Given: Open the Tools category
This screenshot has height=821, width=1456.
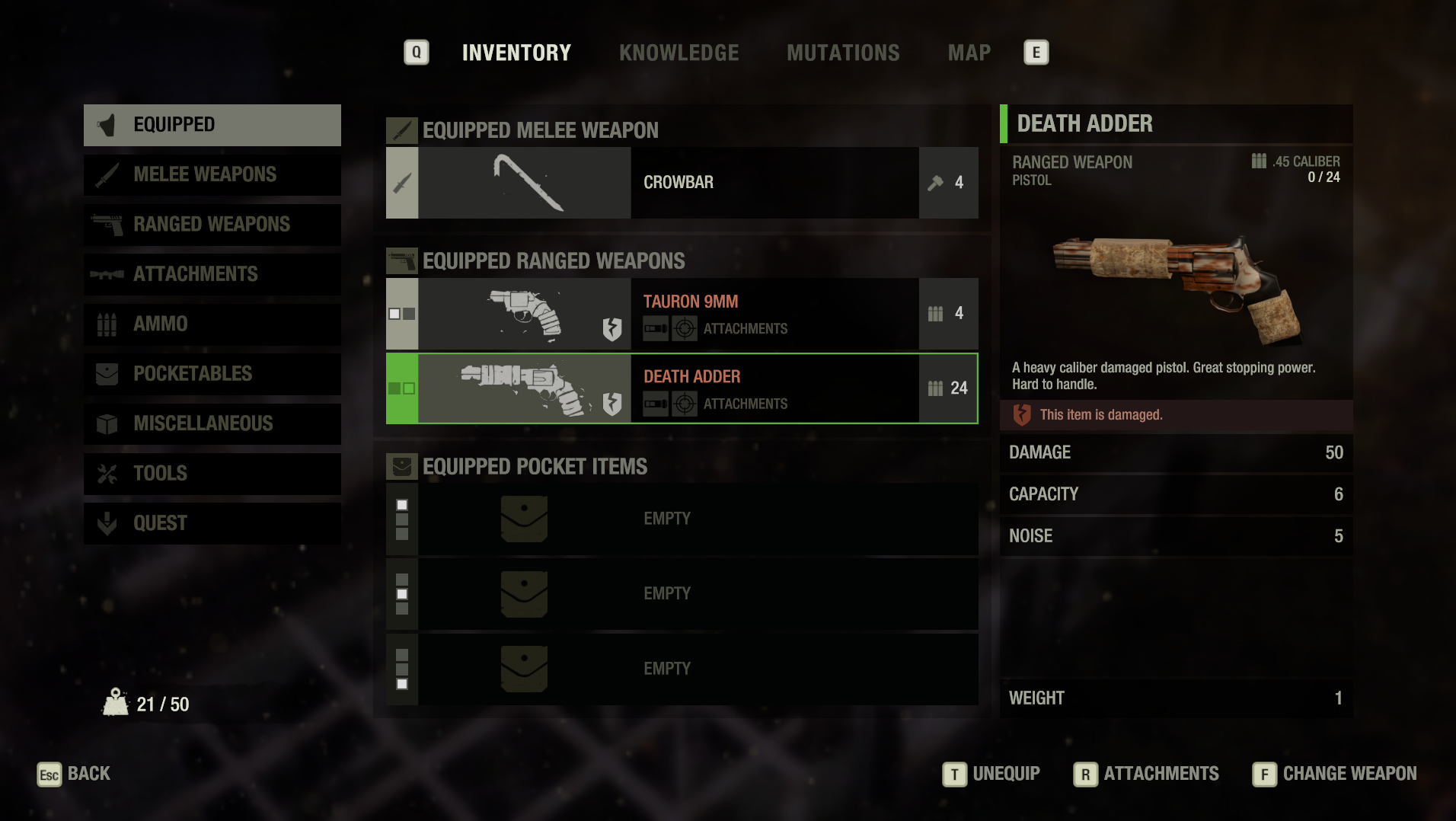Looking at the screenshot, I should tap(212, 474).
